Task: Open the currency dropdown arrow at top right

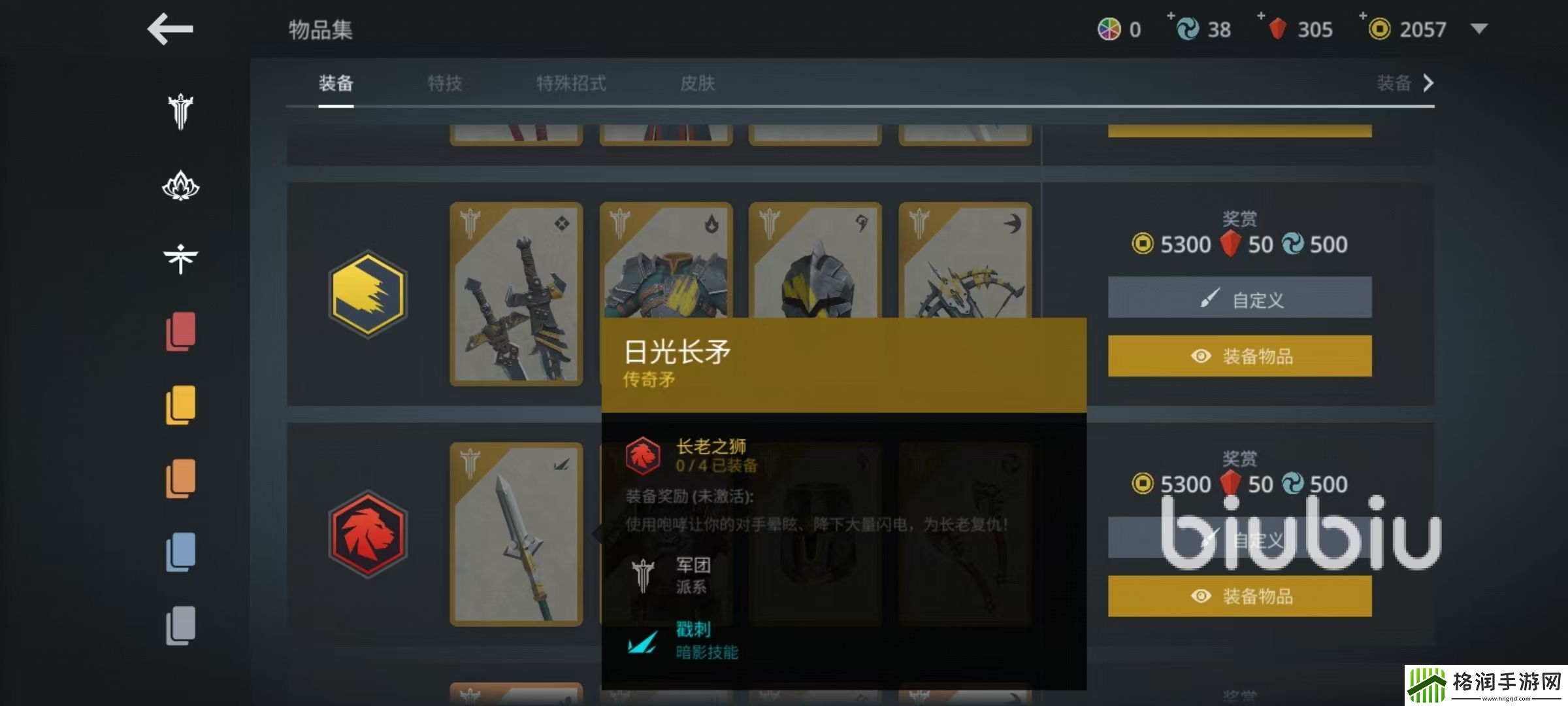Action: [x=1478, y=29]
